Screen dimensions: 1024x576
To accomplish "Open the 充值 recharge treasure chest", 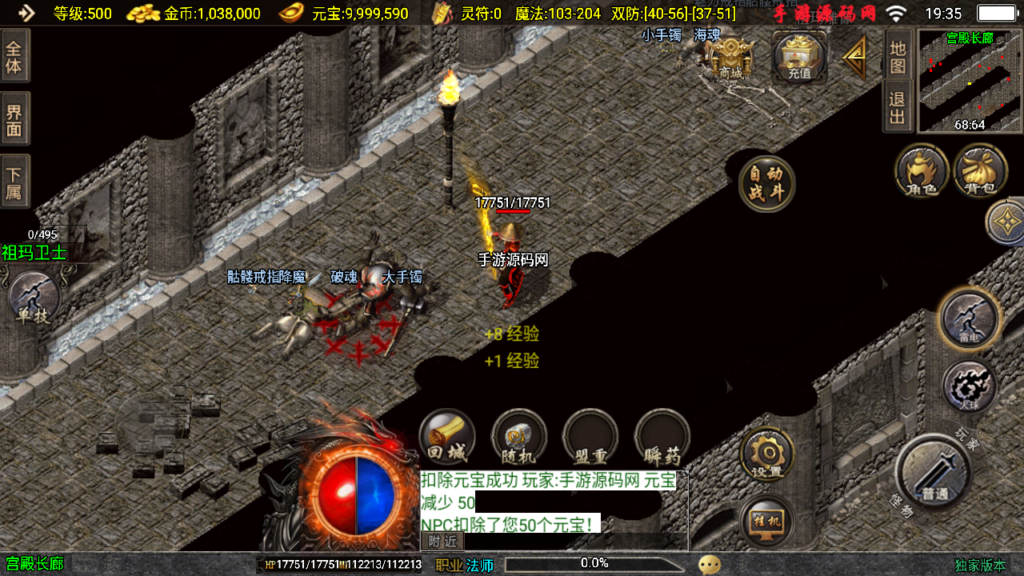I will [798, 57].
